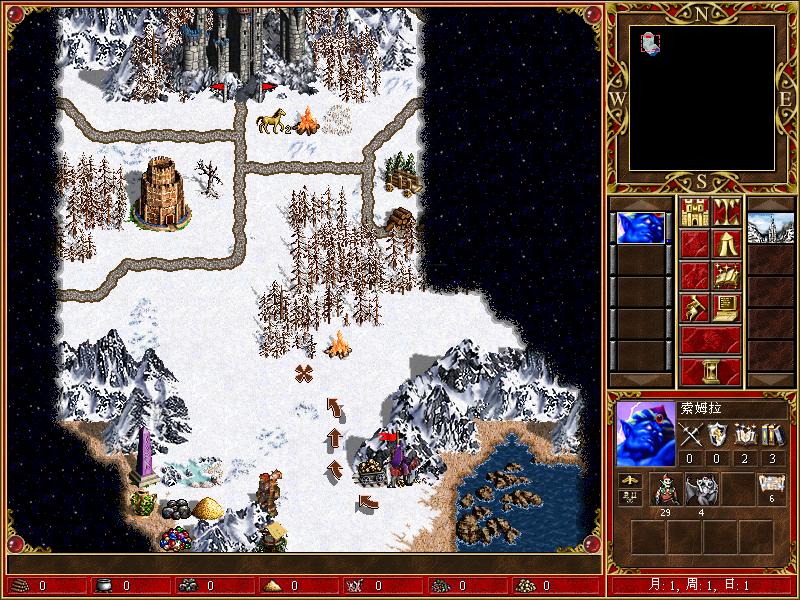Open the spell book with the sparkling ship button
The height and width of the screenshot is (600, 800).
pyautogui.click(x=726, y=275)
